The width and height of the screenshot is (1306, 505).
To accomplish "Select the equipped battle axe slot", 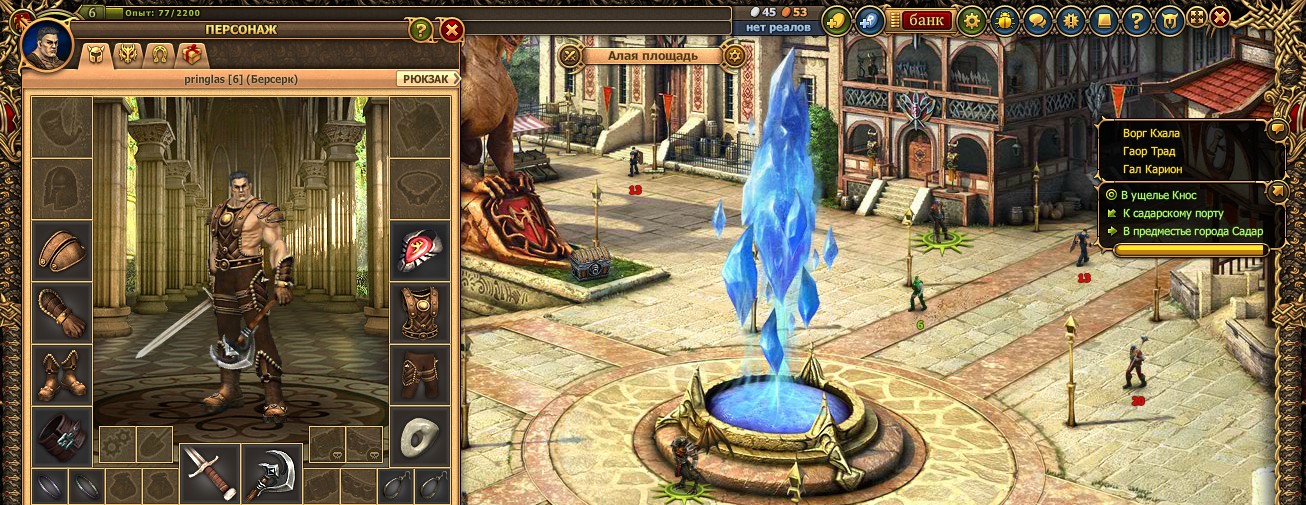I will tap(272, 472).
